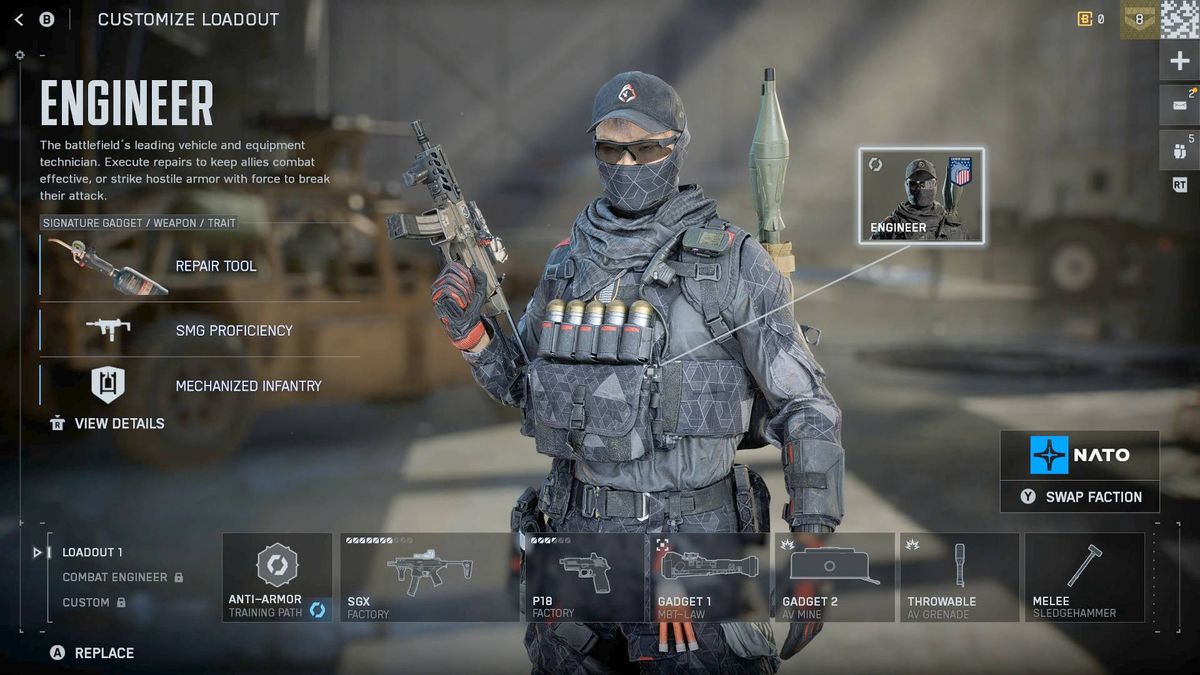The width and height of the screenshot is (1200, 675).
Task: Open Gadget 1 MBT-LAW slot
Action: pyautogui.click(x=709, y=577)
